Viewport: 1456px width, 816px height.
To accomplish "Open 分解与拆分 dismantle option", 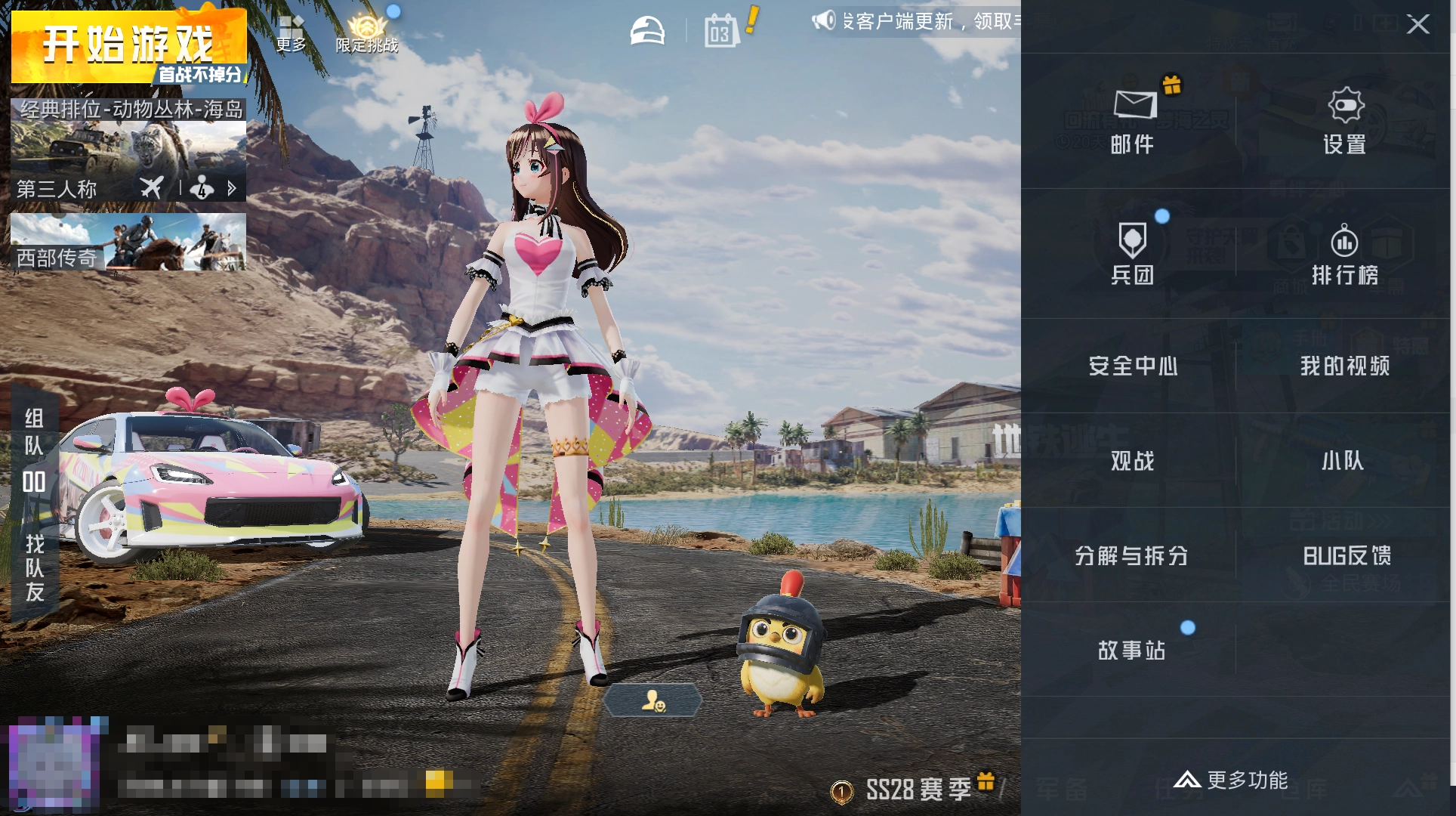I will 1131,556.
